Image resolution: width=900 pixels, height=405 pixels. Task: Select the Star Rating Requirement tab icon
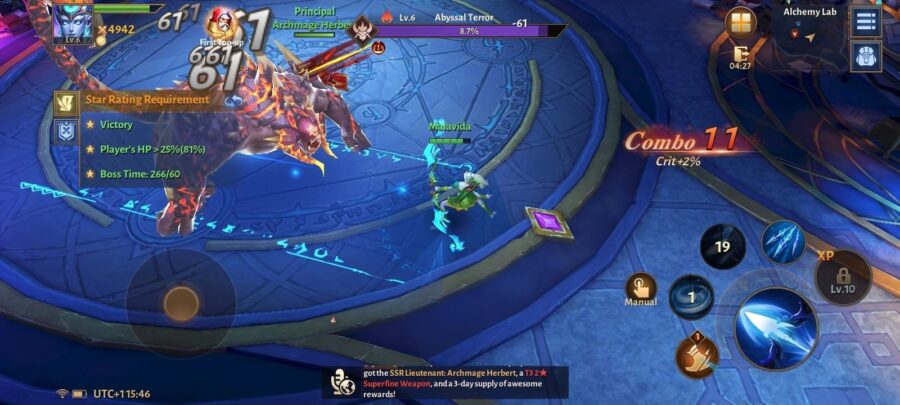tap(67, 101)
